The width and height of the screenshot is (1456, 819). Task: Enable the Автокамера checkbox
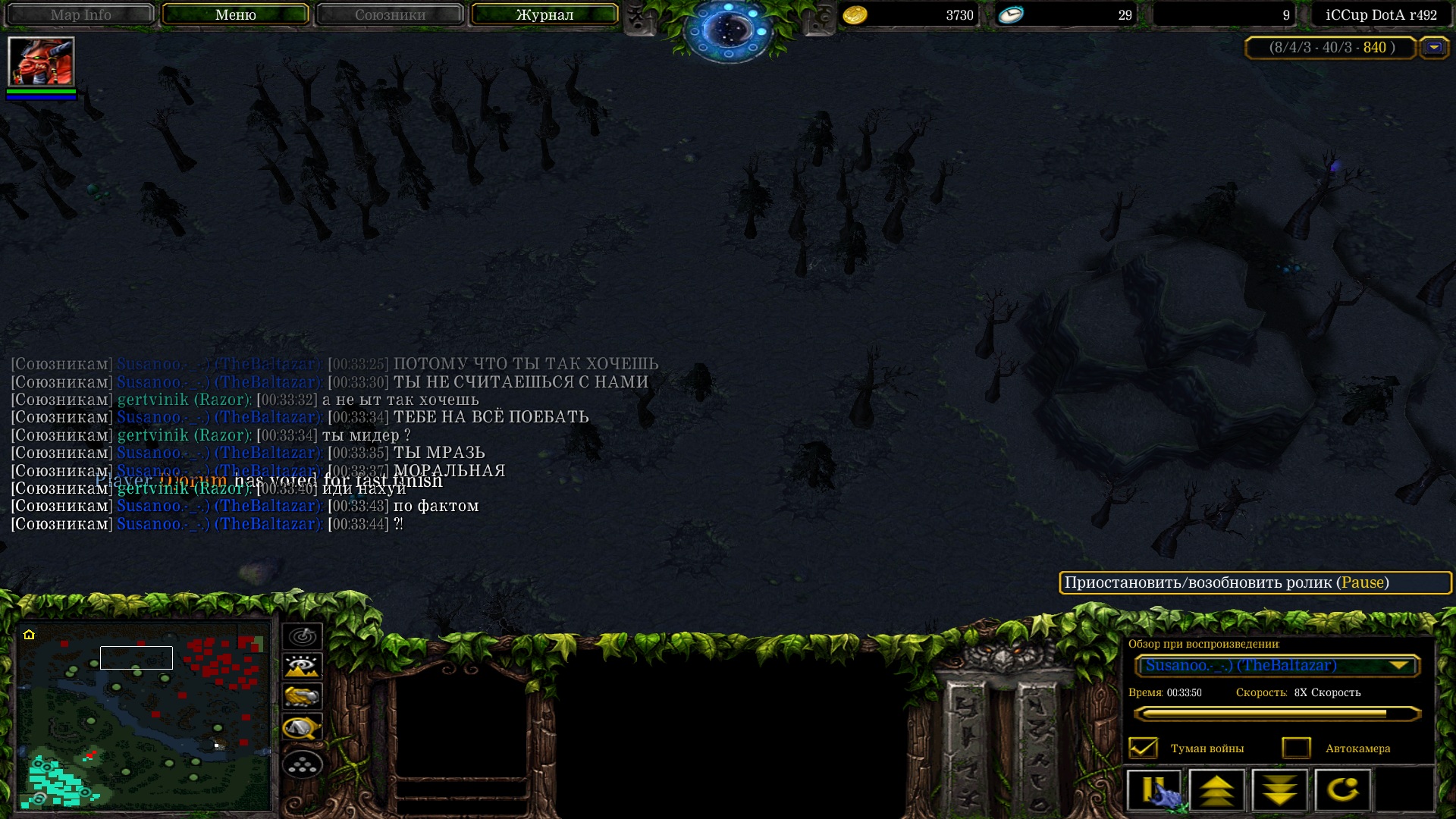(x=1296, y=748)
